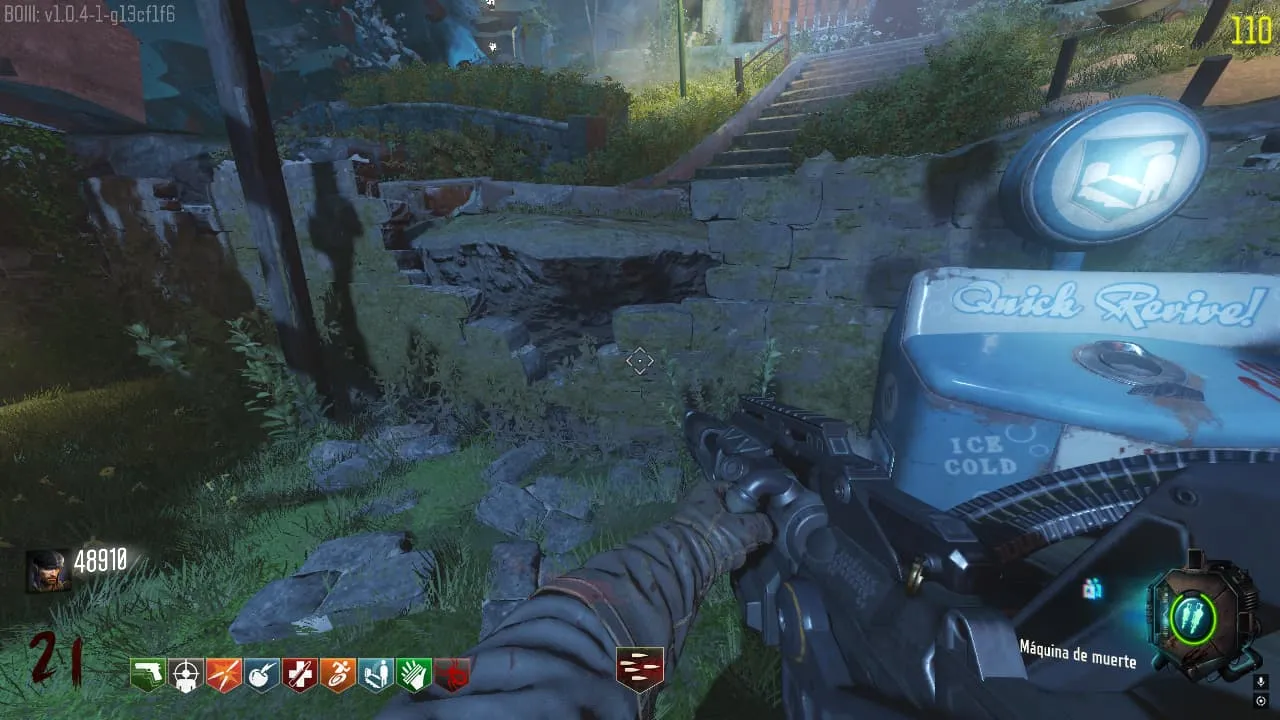The width and height of the screenshot is (1280, 720).
Task: Select the blue Electric Cherry perk icon
Action: pyautogui.click(x=262, y=675)
